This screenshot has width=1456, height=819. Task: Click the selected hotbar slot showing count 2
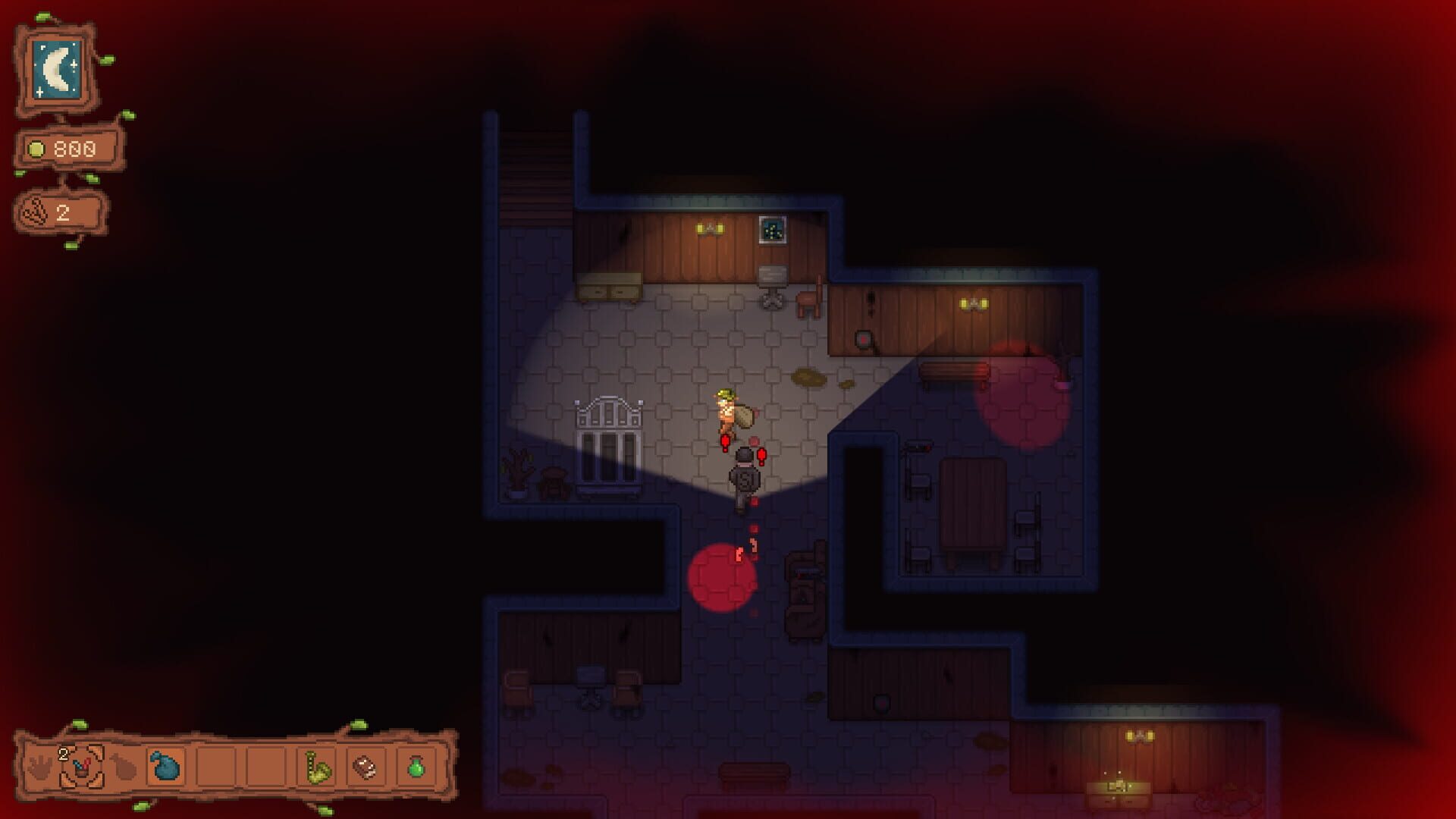81,767
